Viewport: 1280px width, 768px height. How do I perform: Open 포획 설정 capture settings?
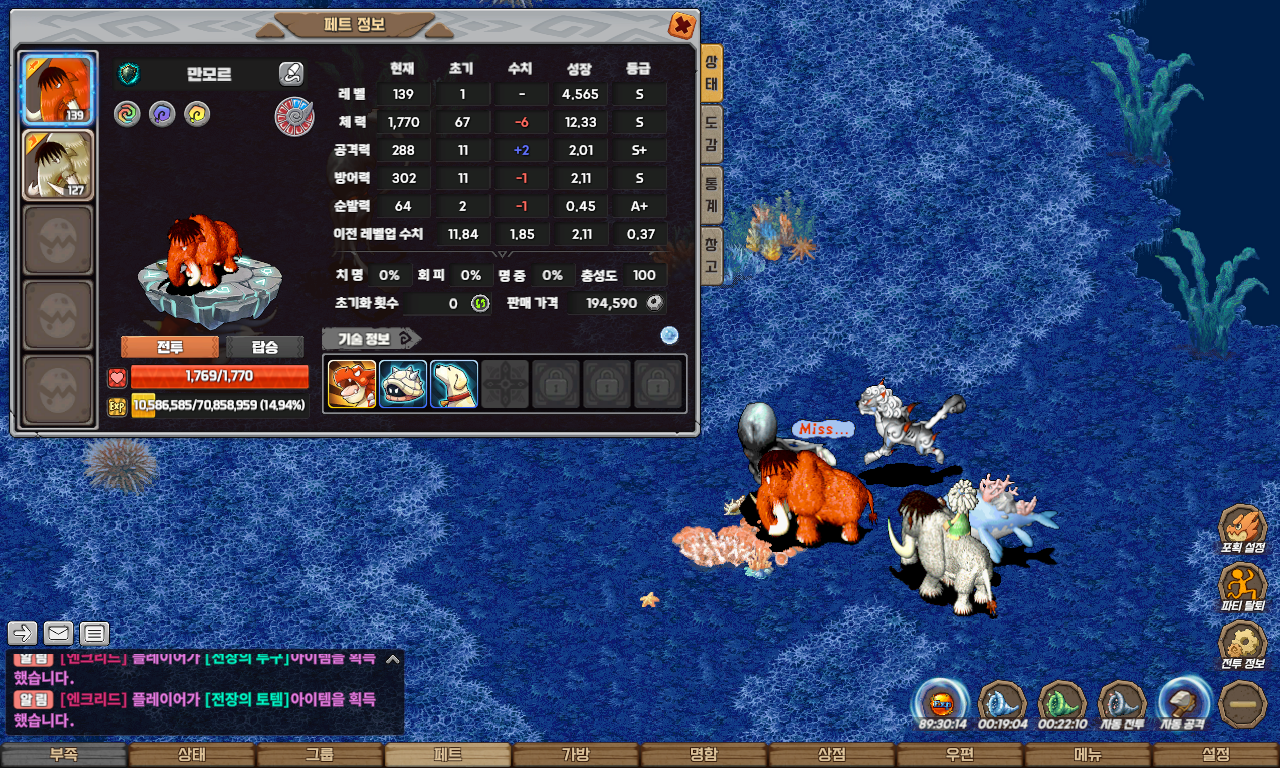[x=1242, y=530]
